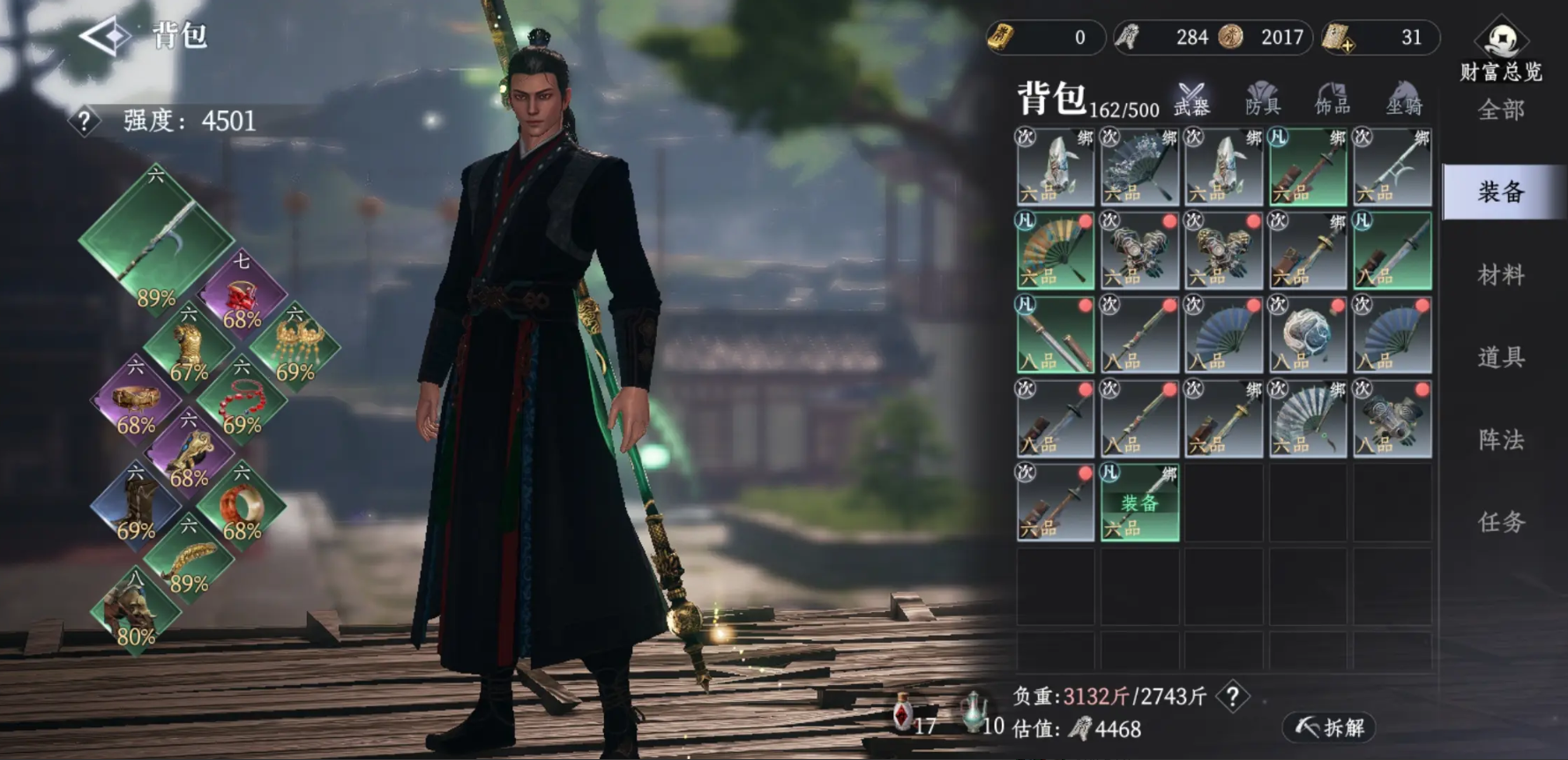Open the 任务 quest items tab

click(x=1500, y=522)
